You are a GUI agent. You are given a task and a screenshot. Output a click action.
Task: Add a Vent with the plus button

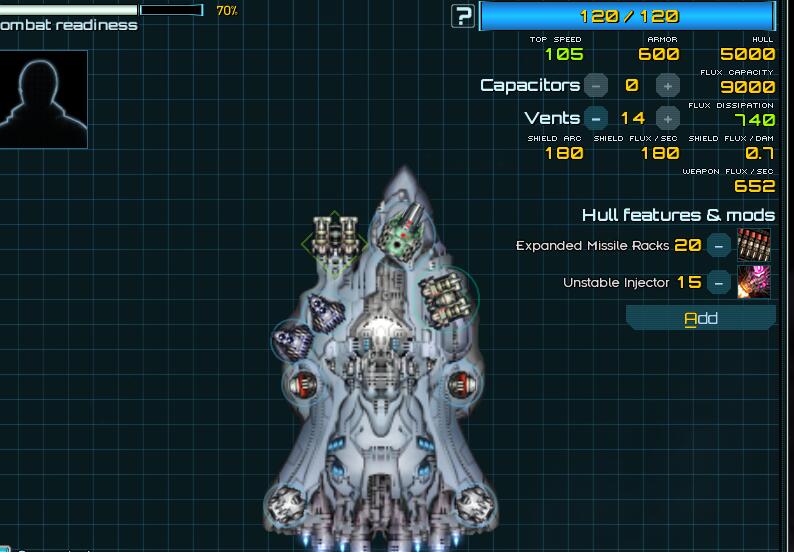click(x=668, y=118)
